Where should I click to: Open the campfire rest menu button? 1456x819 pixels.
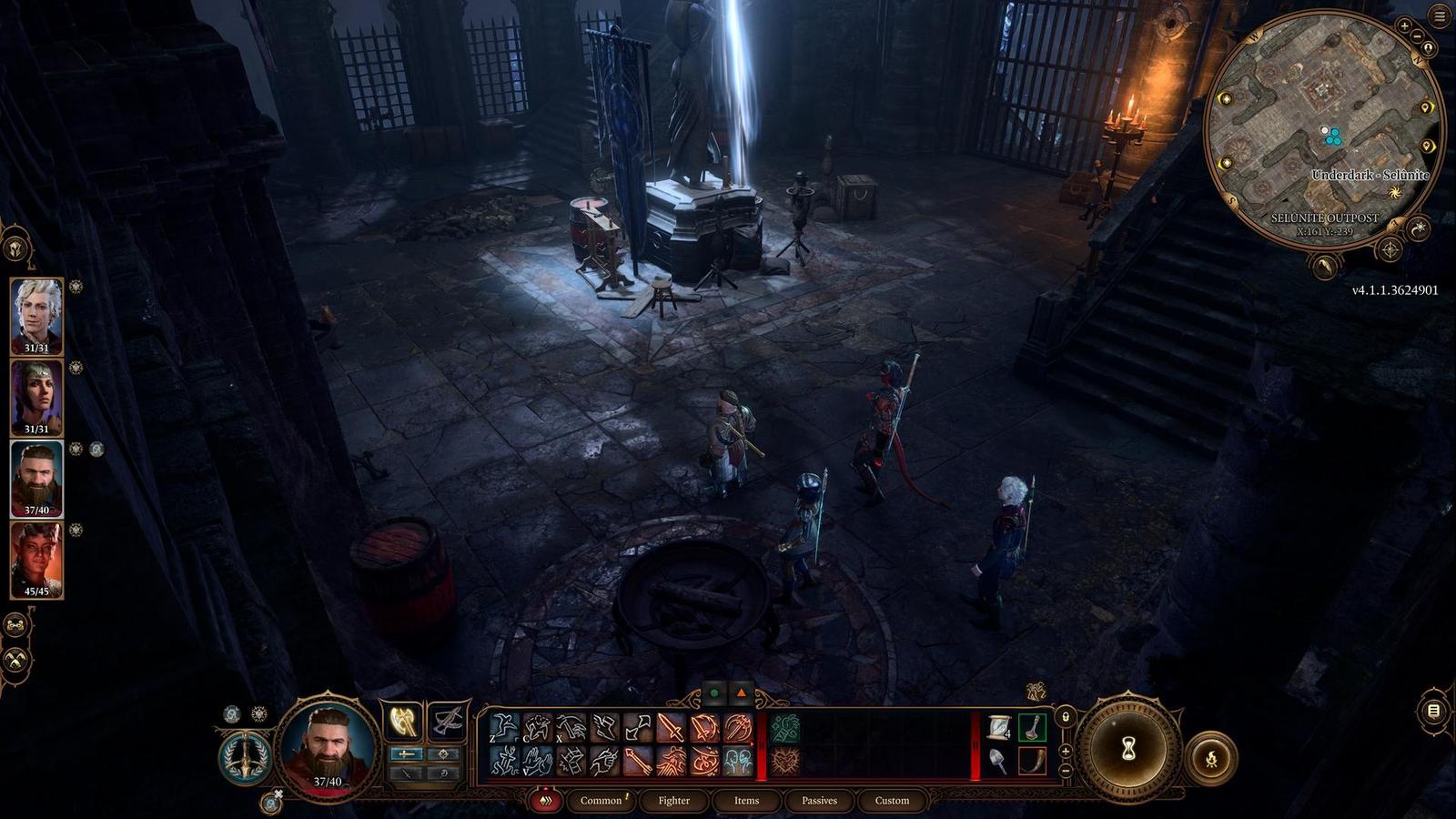[1211, 757]
